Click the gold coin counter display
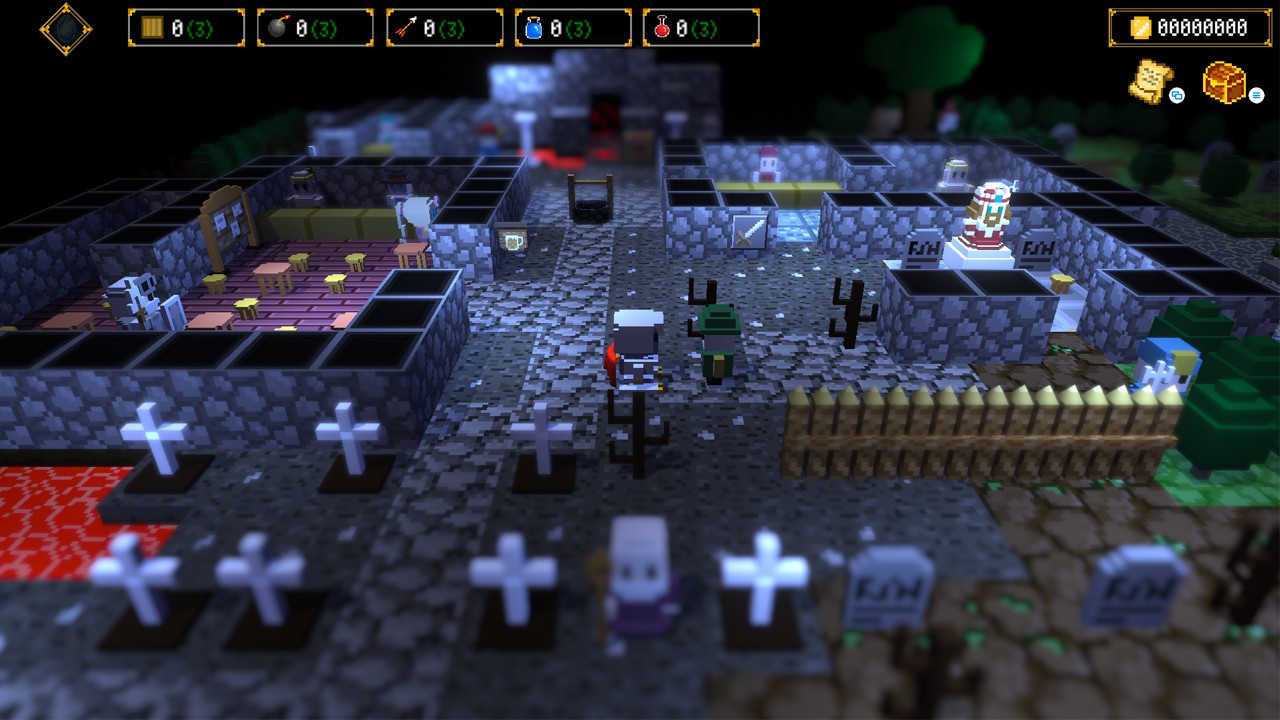Image resolution: width=1280 pixels, height=720 pixels. point(1190,28)
